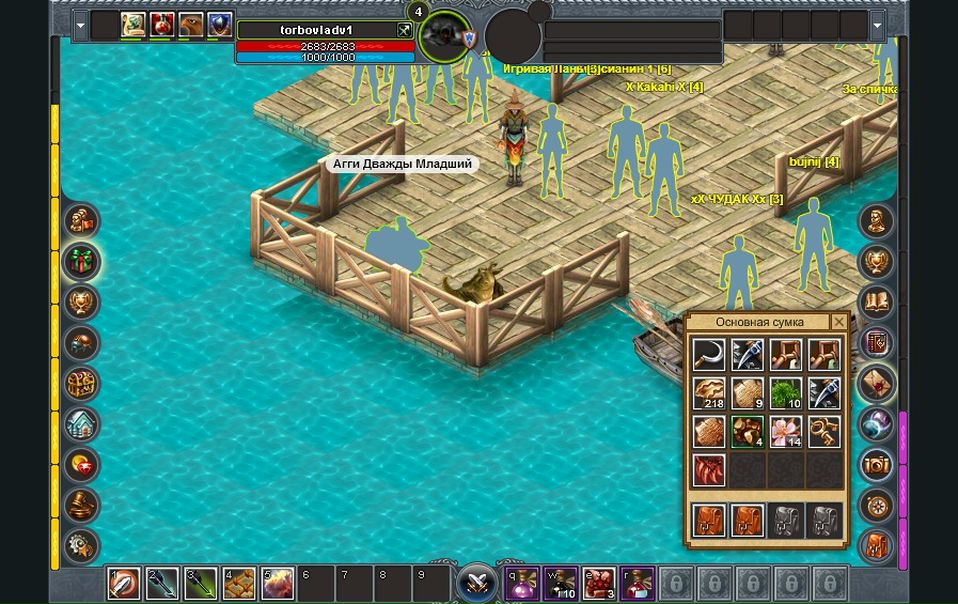Click the pink flower stack of 14
The height and width of the screenshot is (604, 958).
[x=786, y=432]
